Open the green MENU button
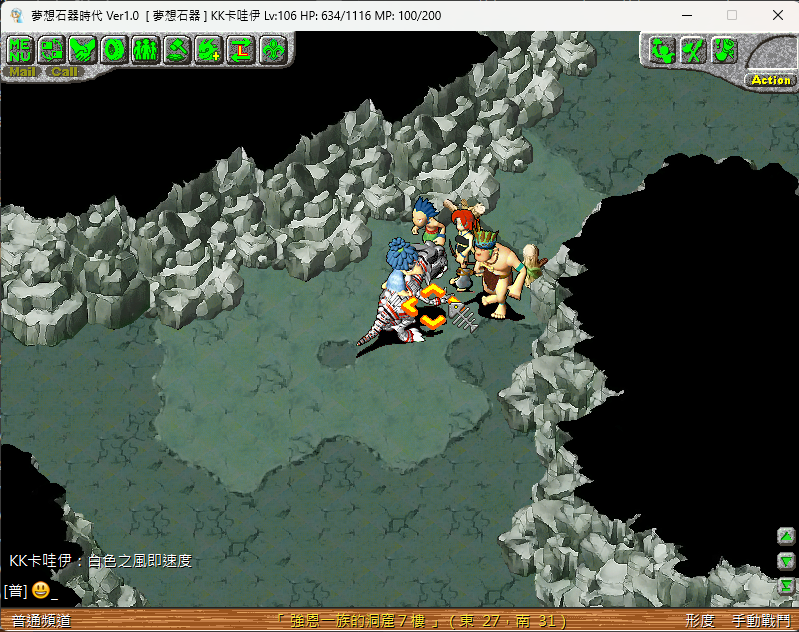 21,48
